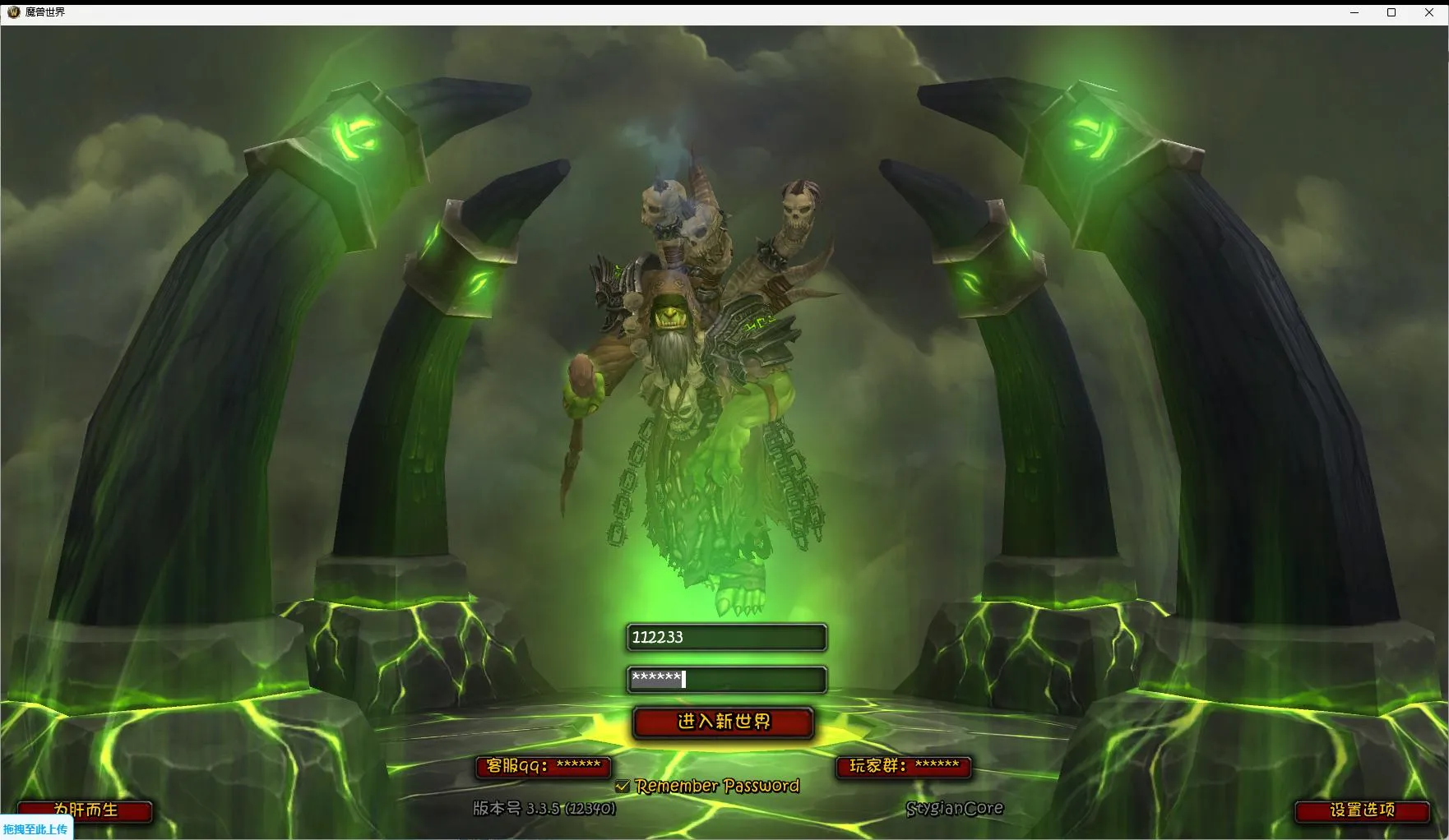Click the 拖拽至此上传 upload overlay
The width and height of the screenshot is (1449, 840).
(36, 829)
